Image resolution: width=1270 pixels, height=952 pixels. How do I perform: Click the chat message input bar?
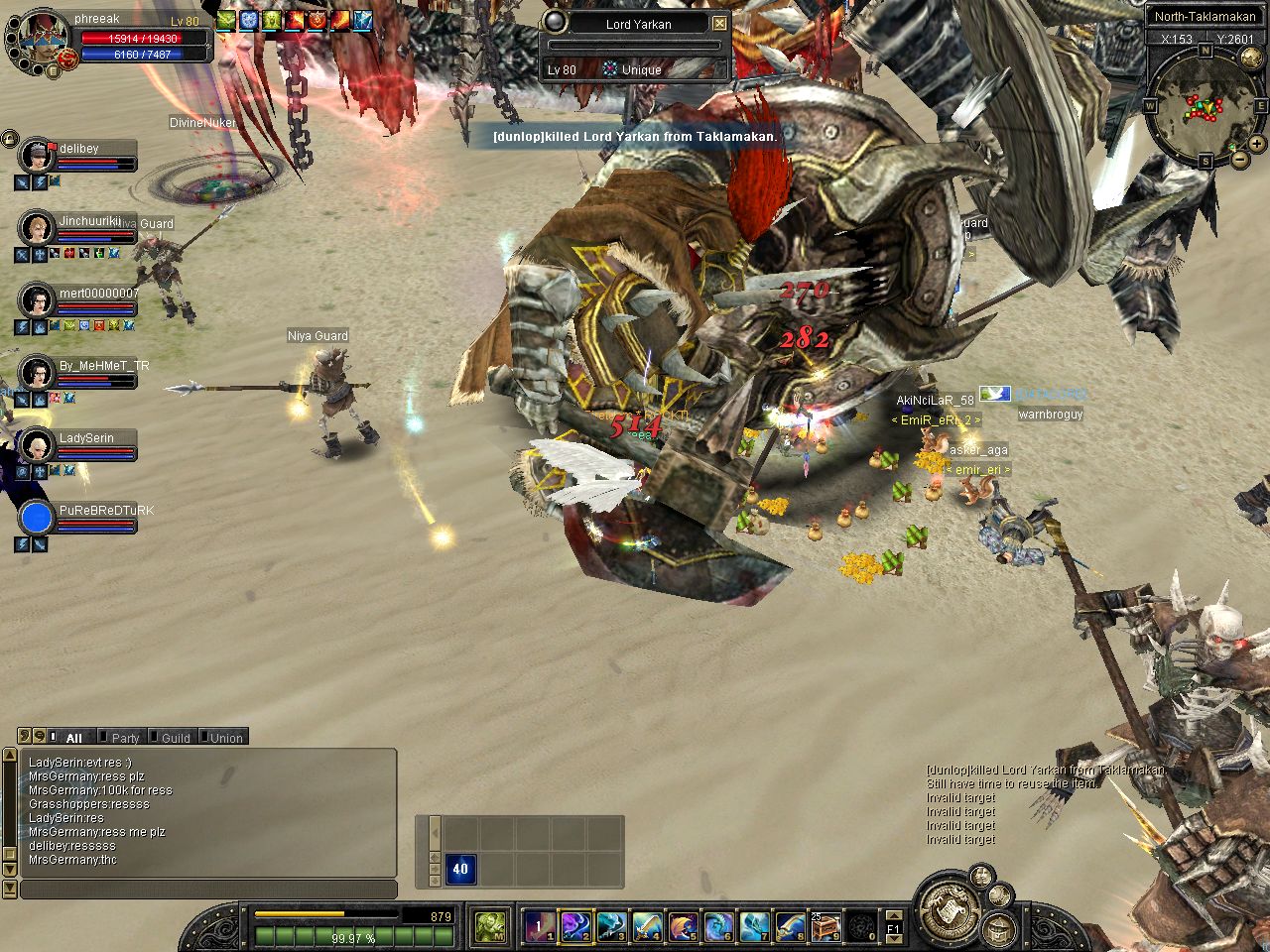pyautogui.click(x=208, y=890)
